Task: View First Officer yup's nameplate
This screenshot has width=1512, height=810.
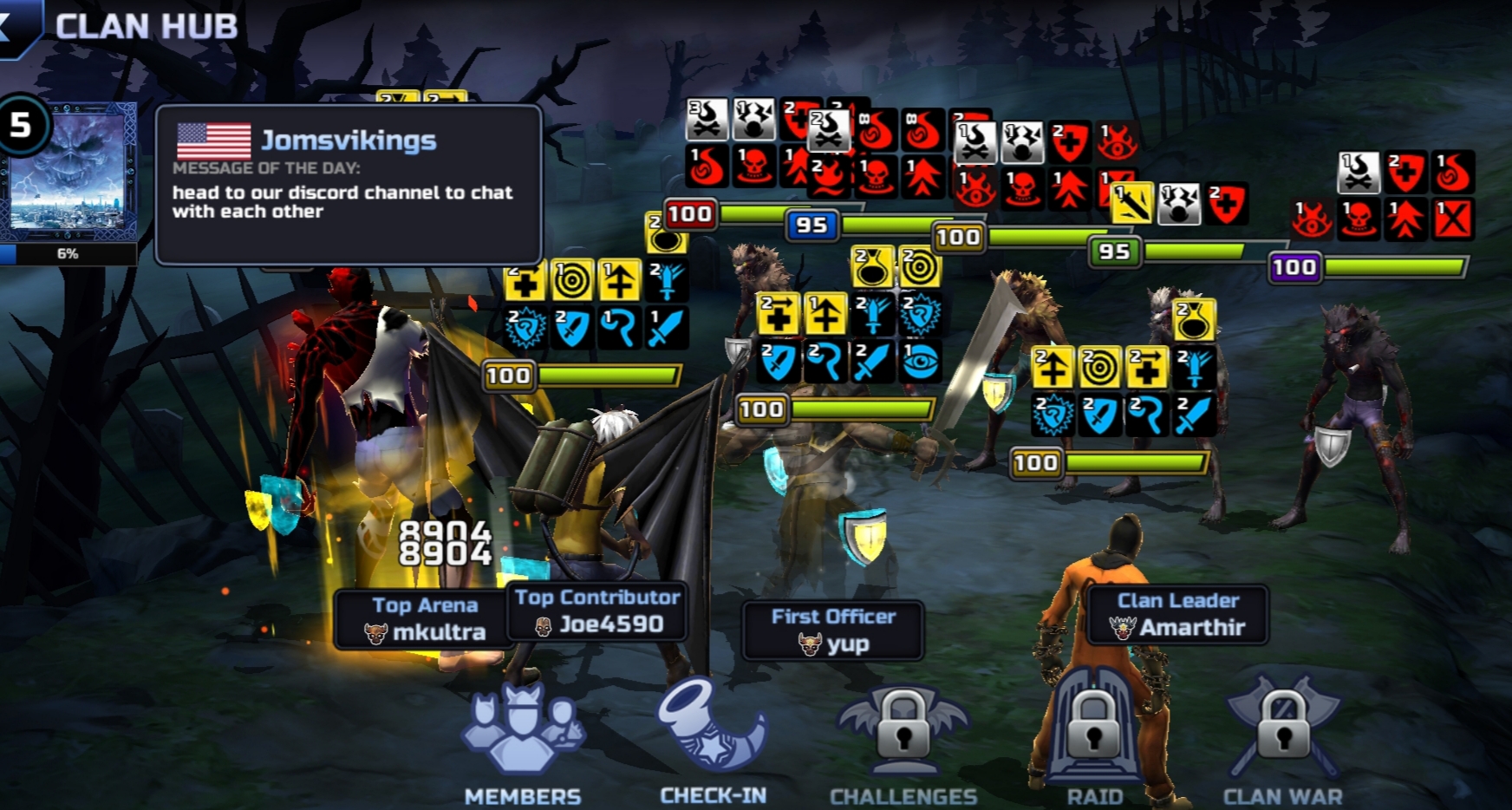Action: click(833, 630)
